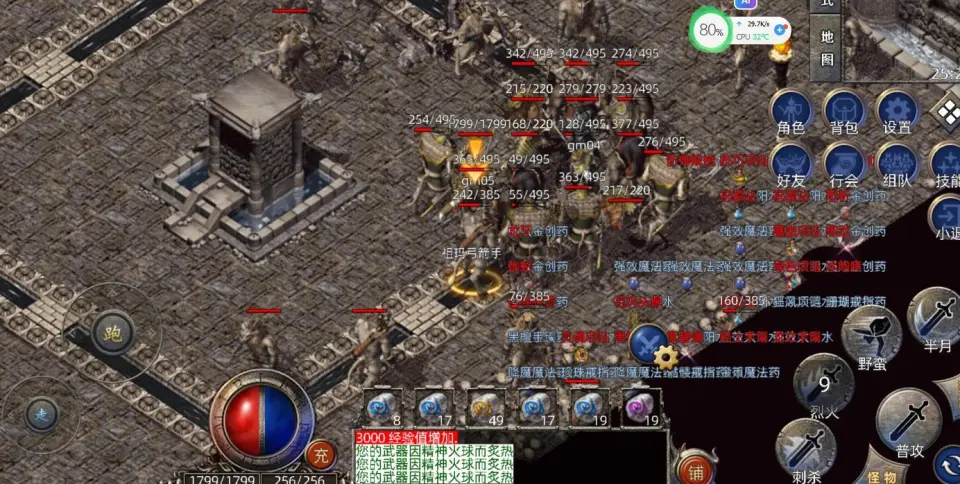Tap the 充 recharge button
The image size is (960, 484).
(x=320, y=455)
